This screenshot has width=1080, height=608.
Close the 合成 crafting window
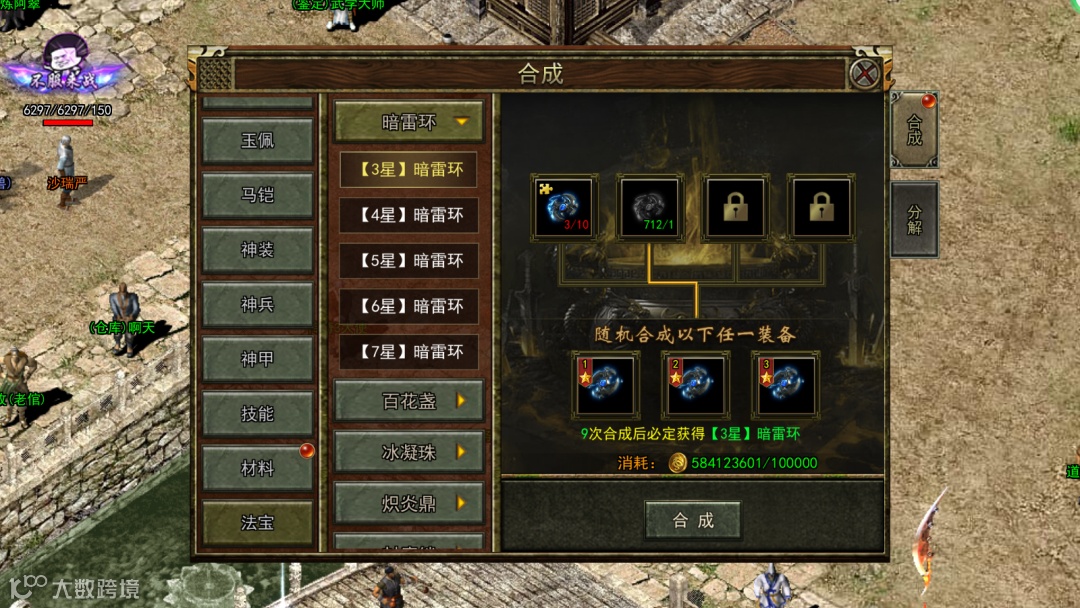[864, 73]
